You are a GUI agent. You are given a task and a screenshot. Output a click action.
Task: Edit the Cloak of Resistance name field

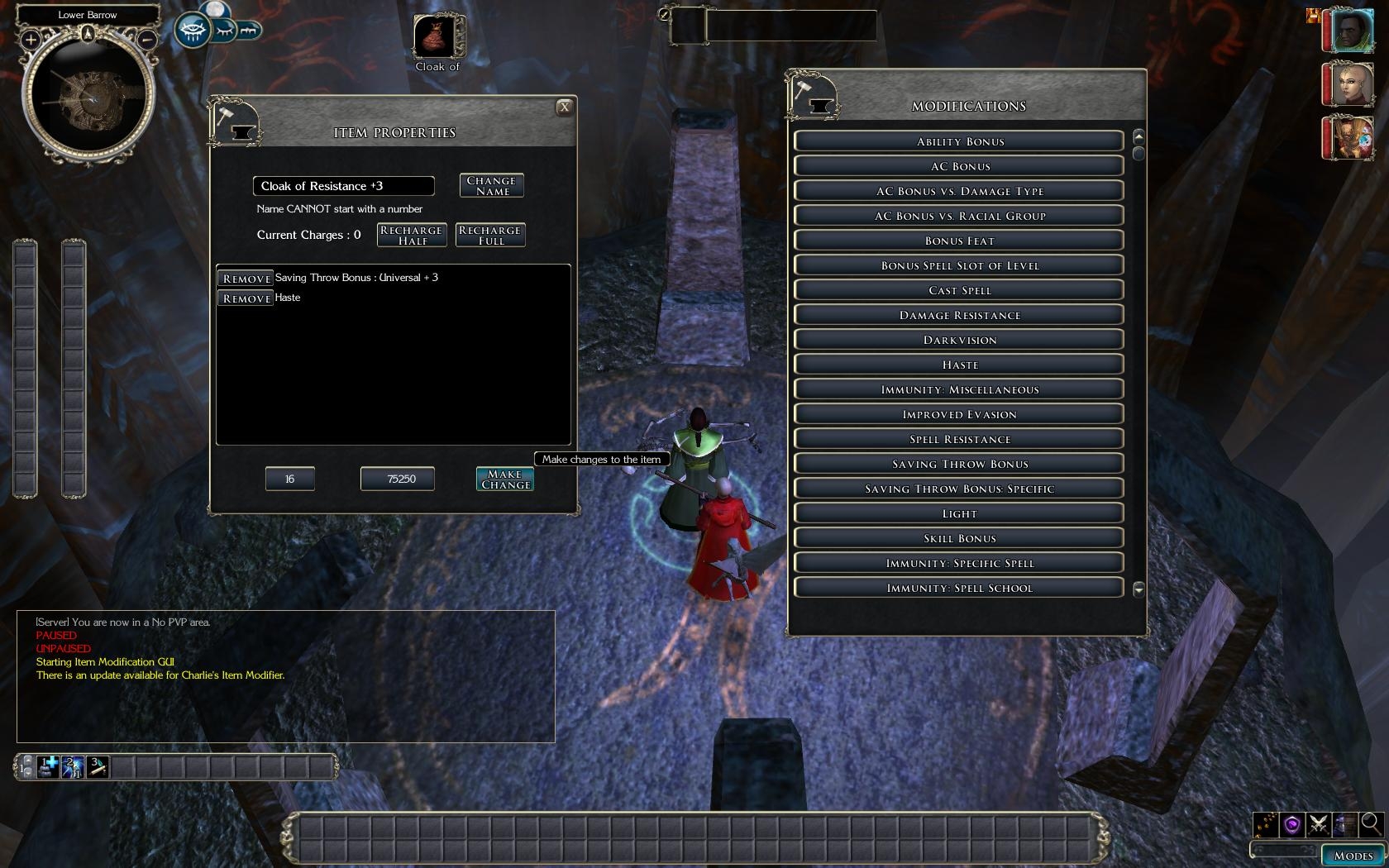click(343, 186)
